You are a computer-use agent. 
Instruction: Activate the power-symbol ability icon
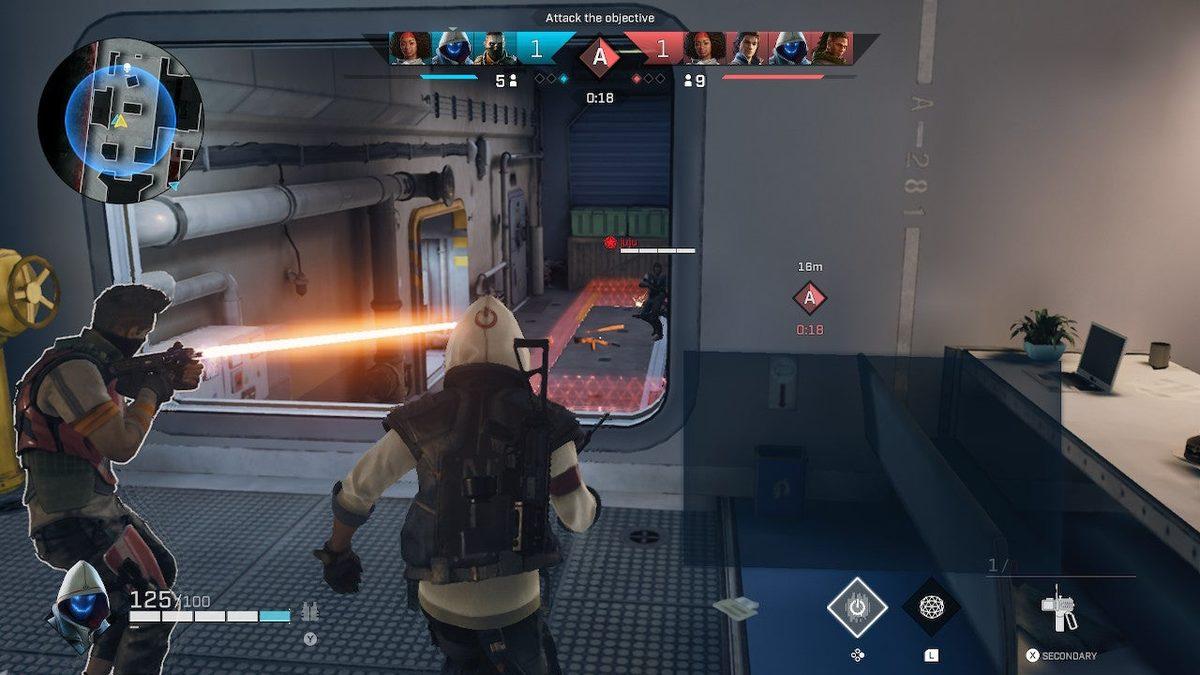tap(857, 607)
